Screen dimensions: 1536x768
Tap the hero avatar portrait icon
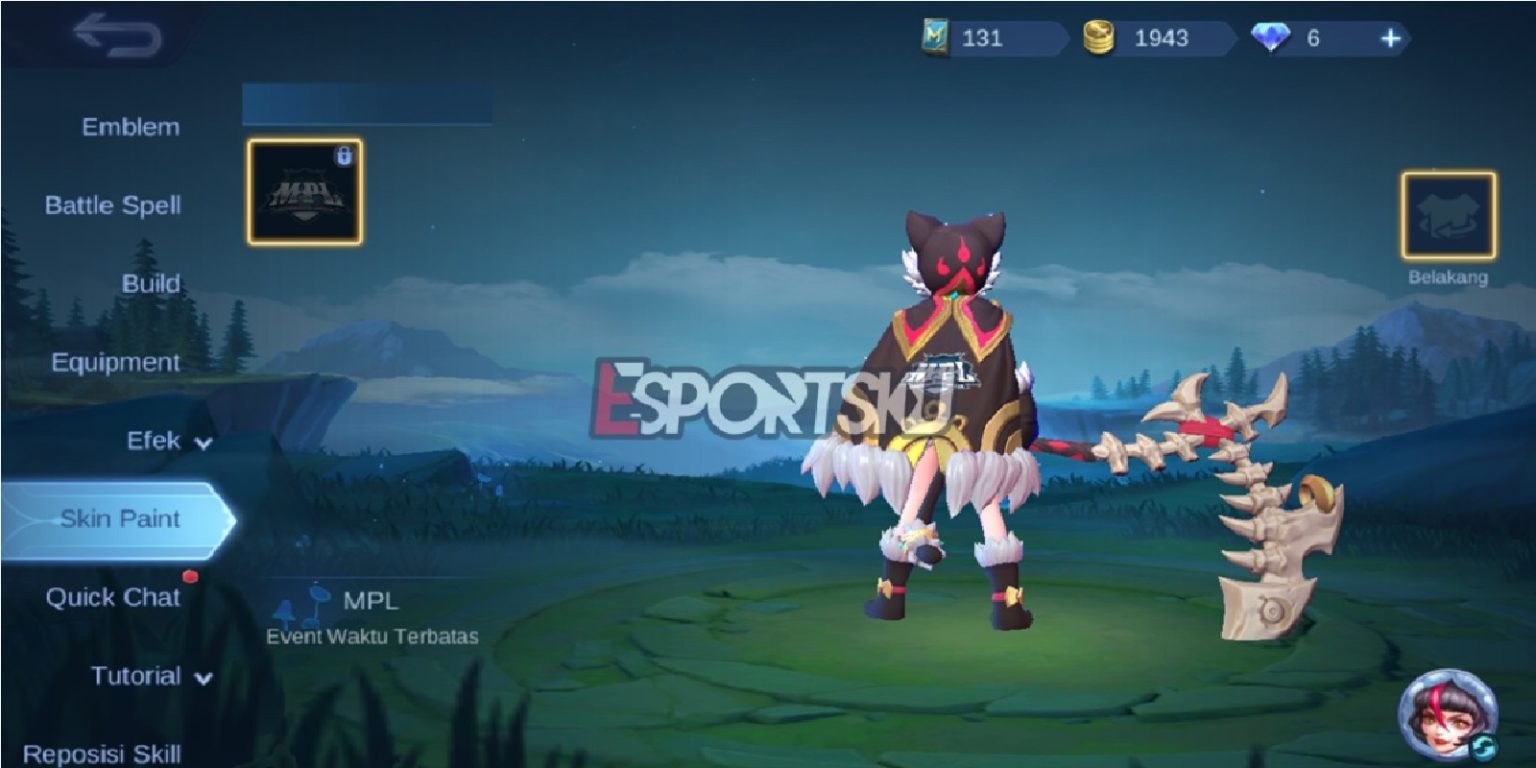pyautogui.click(x=1448, y=712)
